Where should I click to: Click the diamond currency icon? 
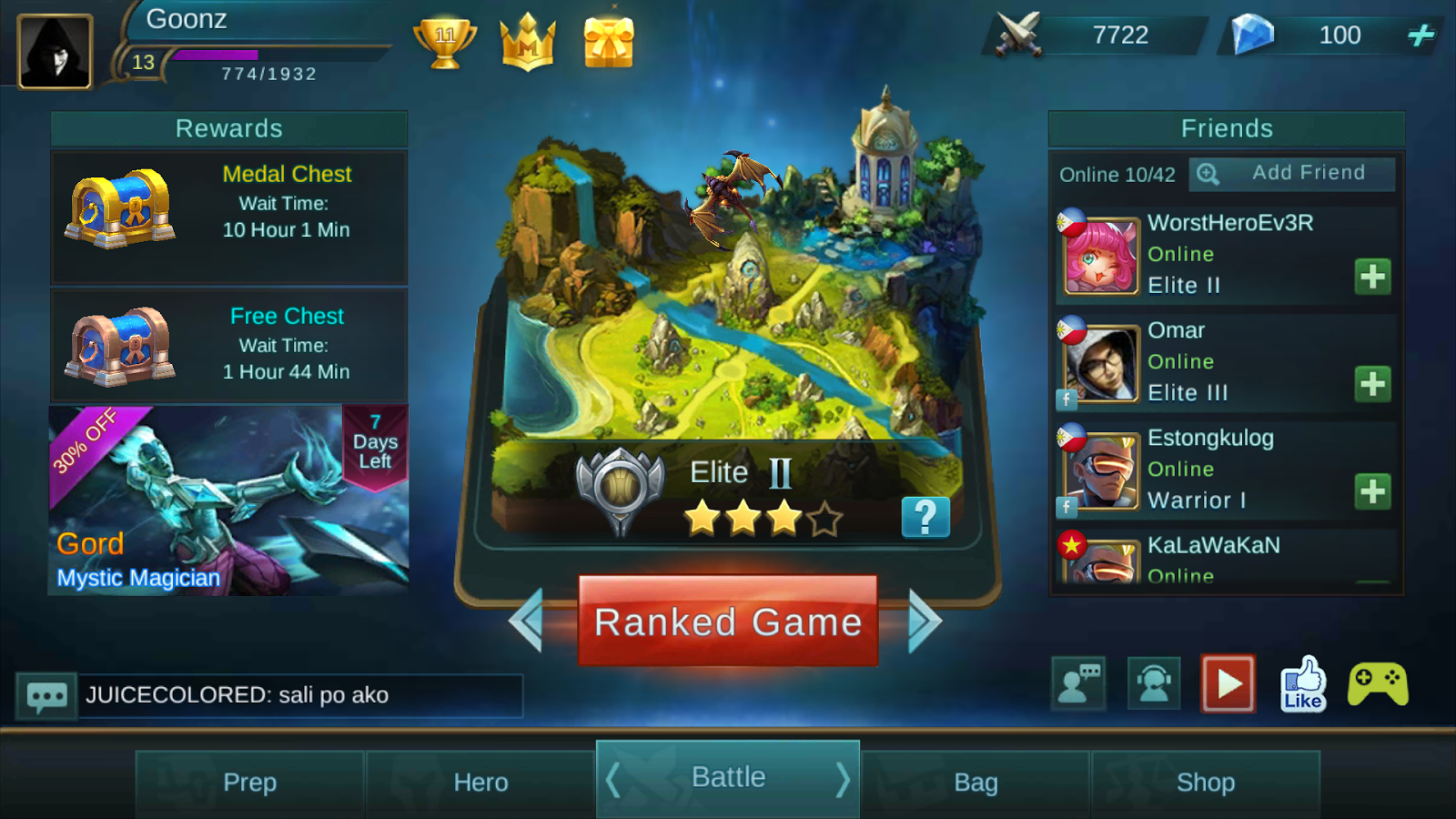[x=1253, y=35]
